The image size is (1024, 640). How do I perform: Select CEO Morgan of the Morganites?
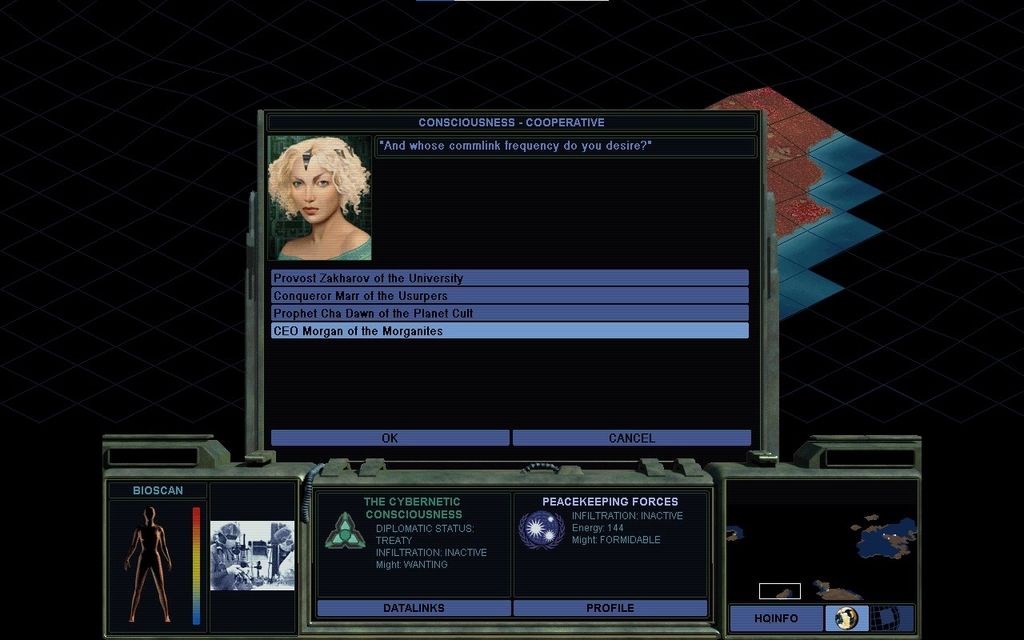[x=509, y=331]
